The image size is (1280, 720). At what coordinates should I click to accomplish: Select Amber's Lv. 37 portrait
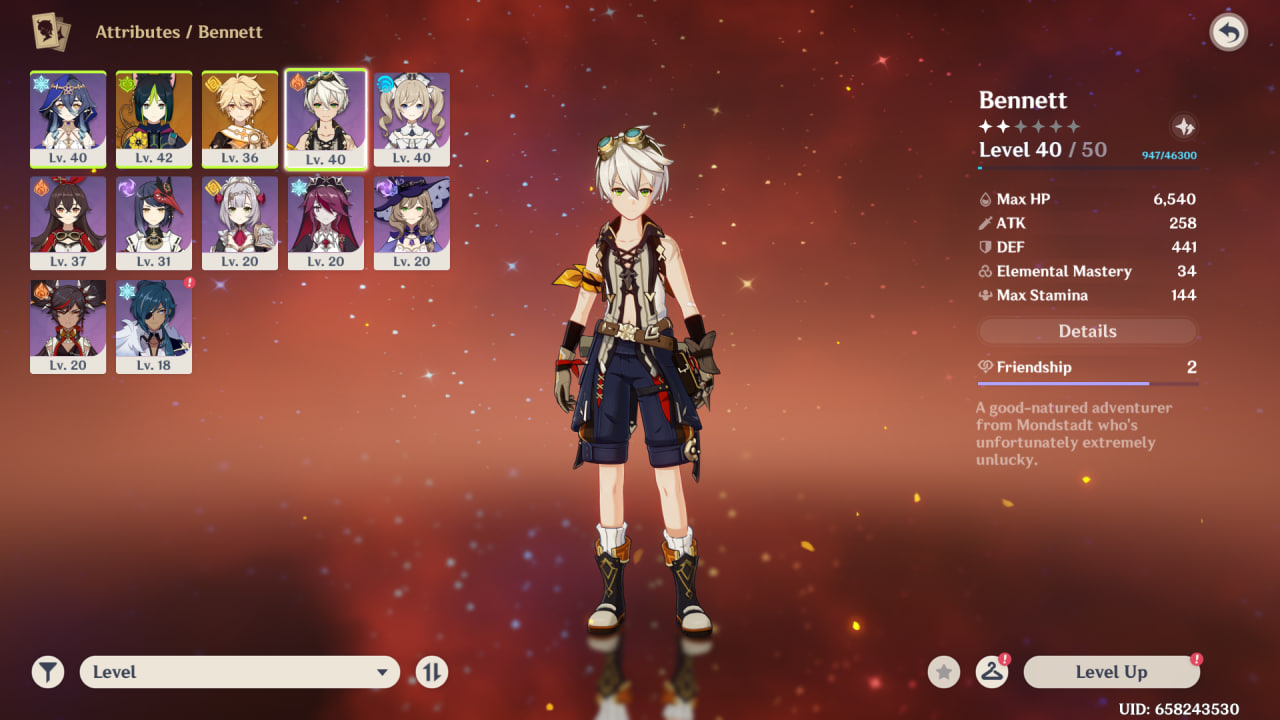point(68,222)
